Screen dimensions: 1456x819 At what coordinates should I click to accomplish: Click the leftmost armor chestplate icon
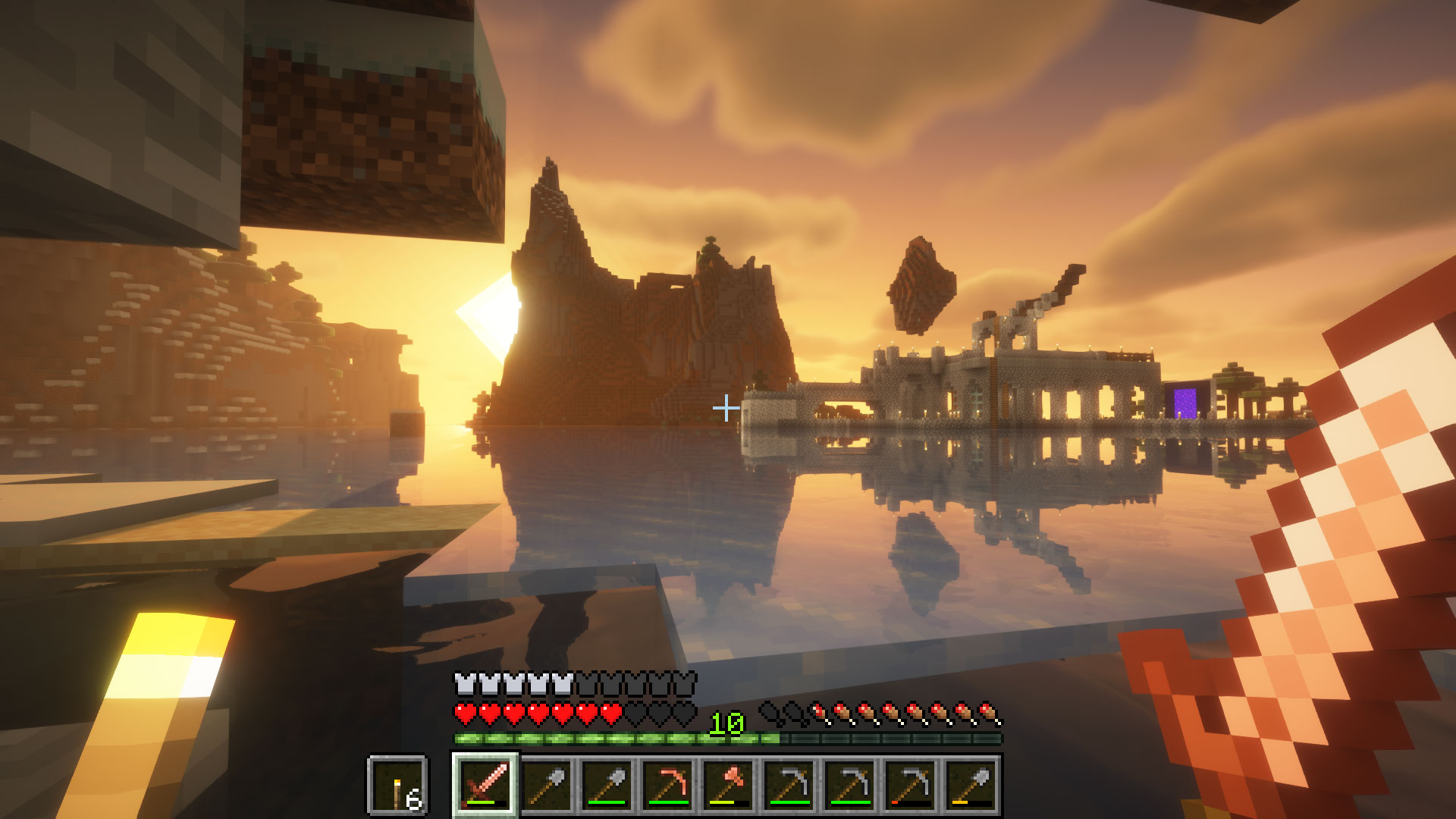463,683
